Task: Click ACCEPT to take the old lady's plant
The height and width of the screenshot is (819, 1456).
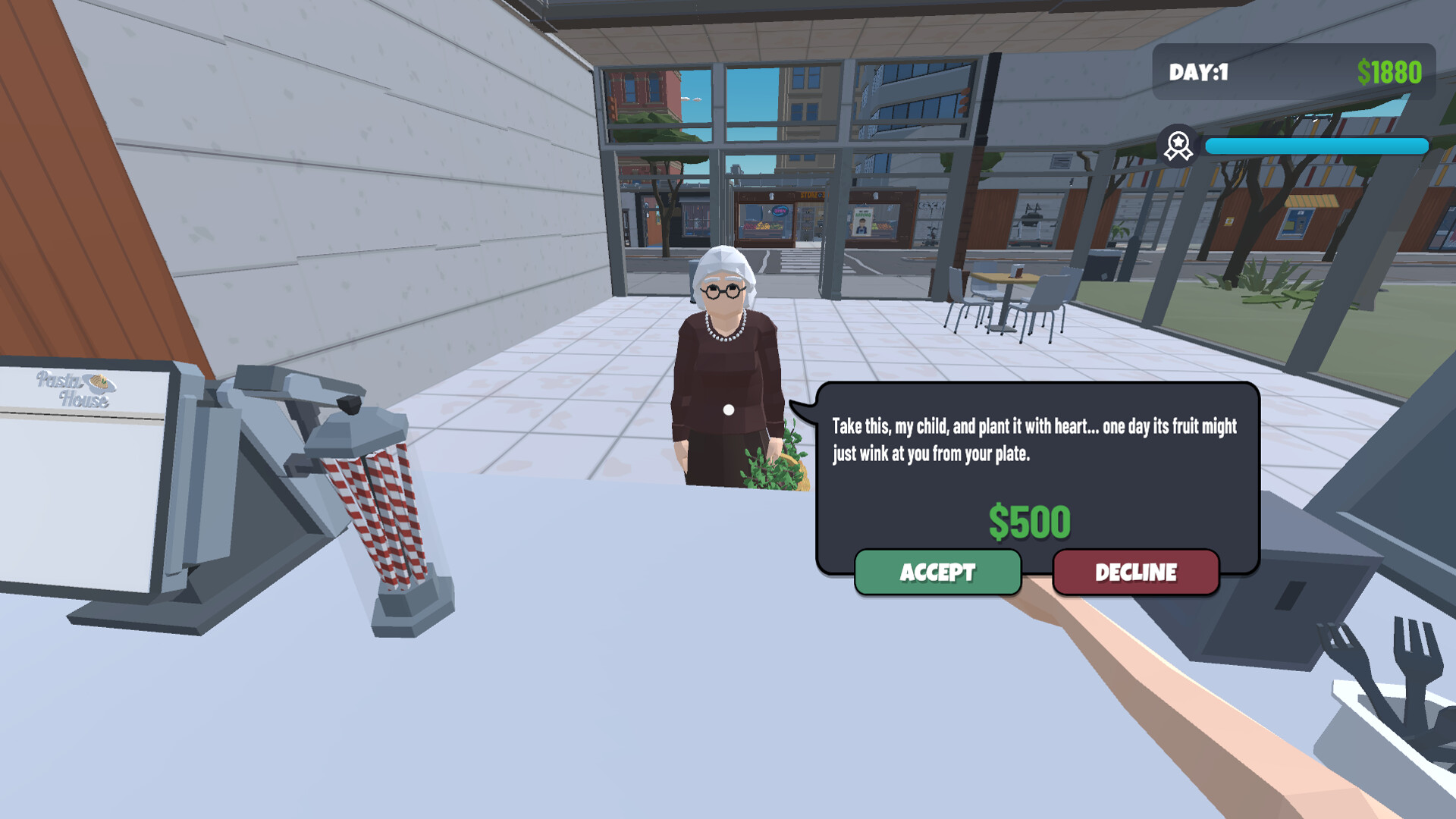Action: tap(937, 573)
